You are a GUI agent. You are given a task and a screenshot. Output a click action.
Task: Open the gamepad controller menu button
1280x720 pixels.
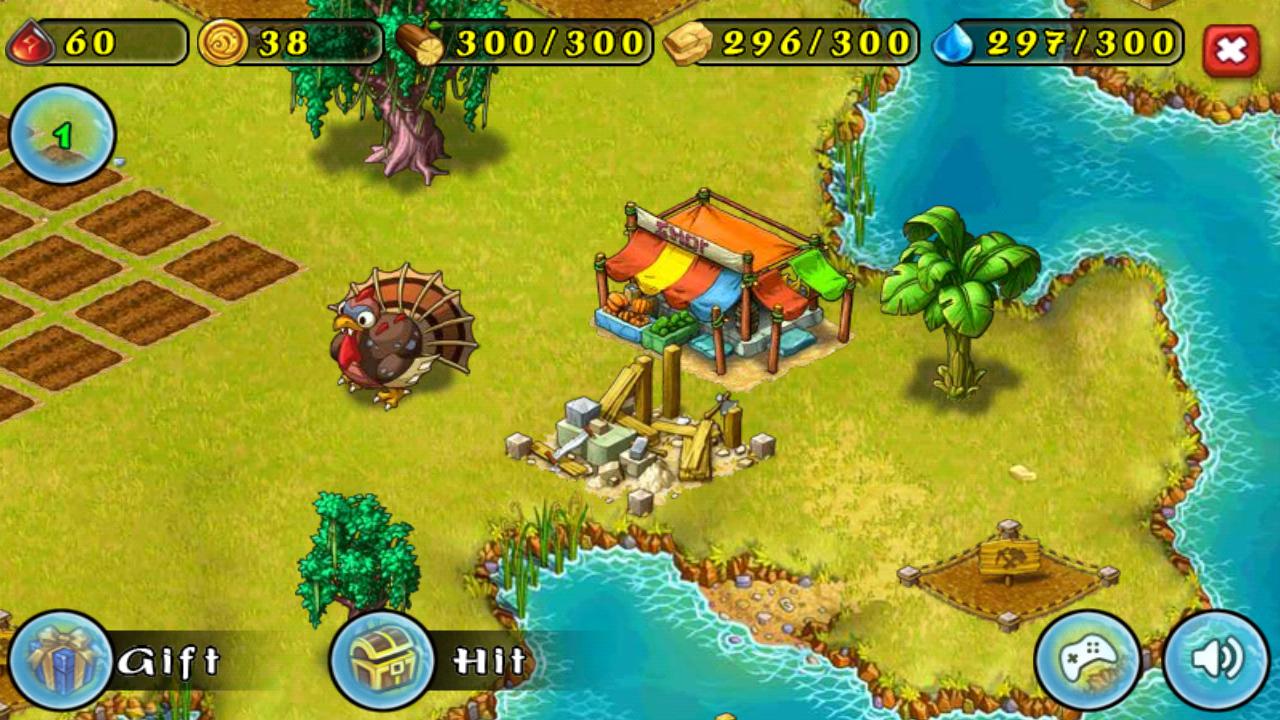click(1088, 660)
